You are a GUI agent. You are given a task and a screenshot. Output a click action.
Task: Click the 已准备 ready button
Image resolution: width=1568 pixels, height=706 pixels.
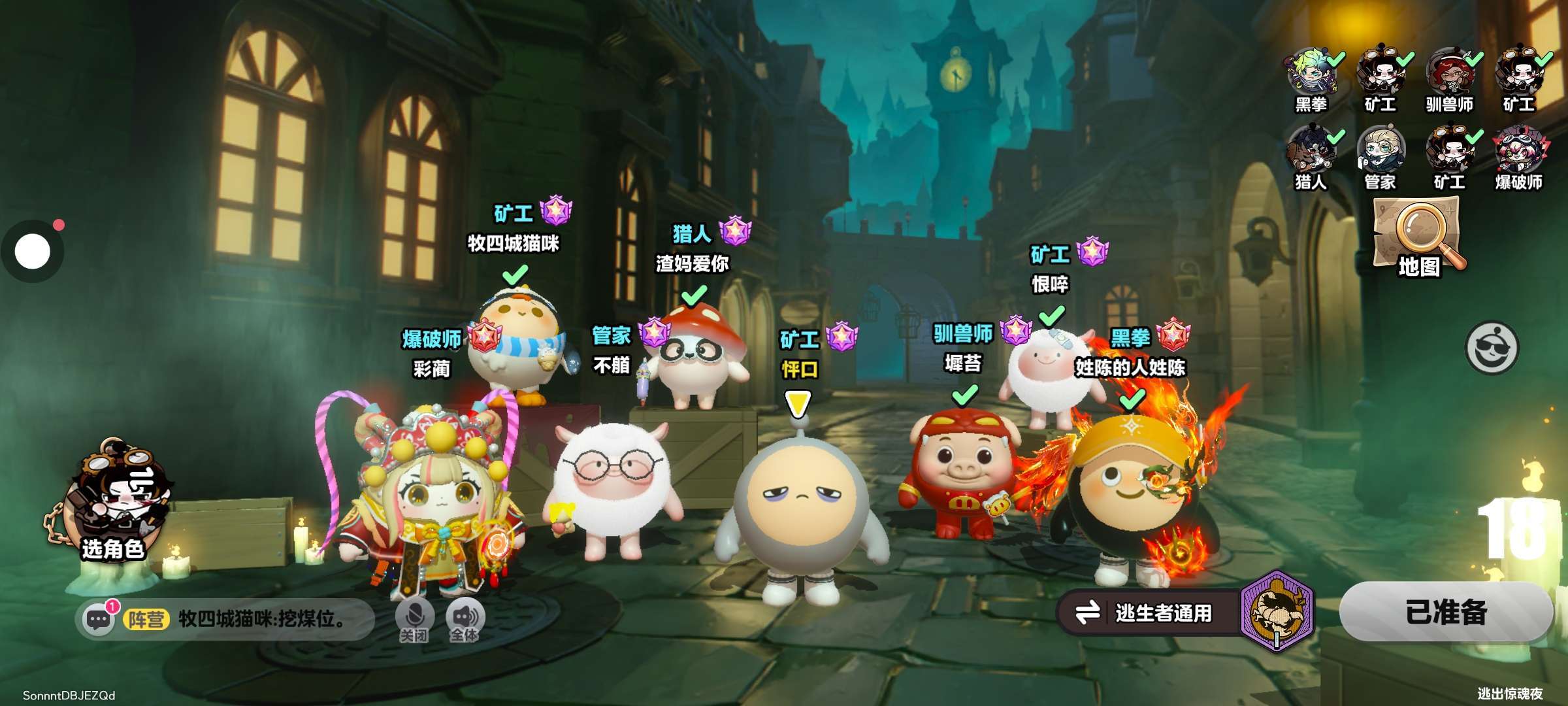1445,613
